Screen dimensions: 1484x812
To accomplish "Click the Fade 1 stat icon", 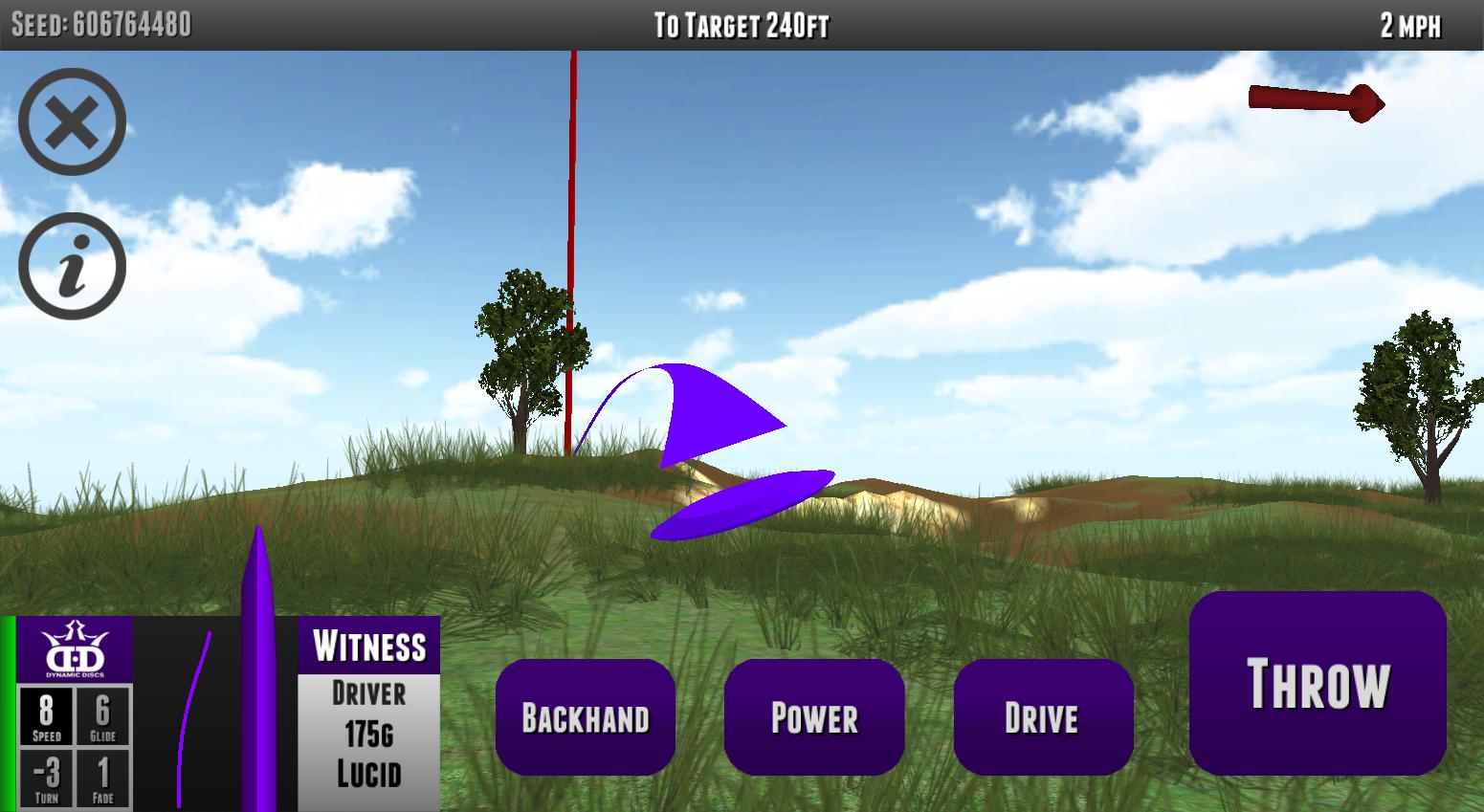I will (102, 775).
